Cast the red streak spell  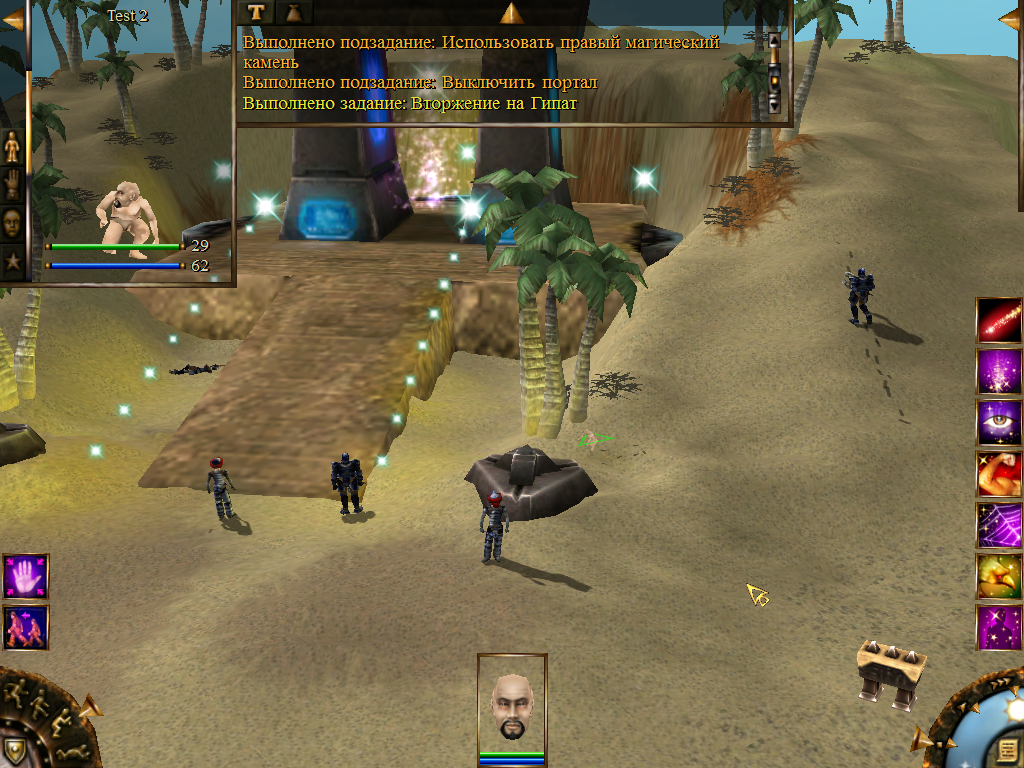999,319
